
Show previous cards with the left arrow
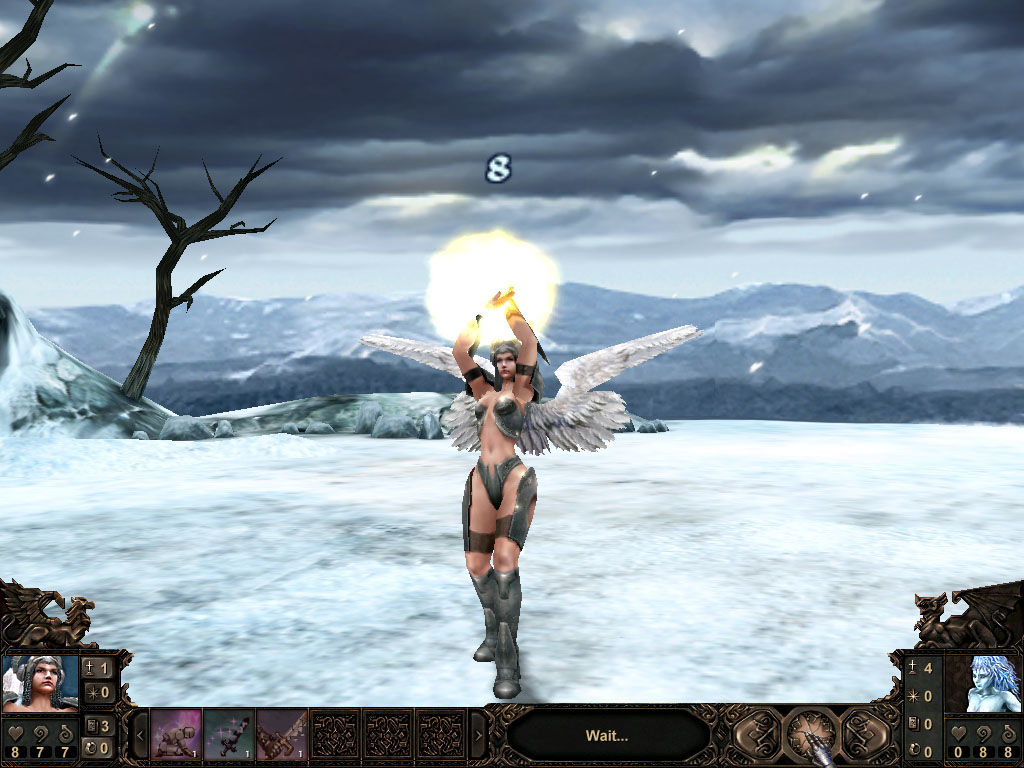[x=140, y=736]
